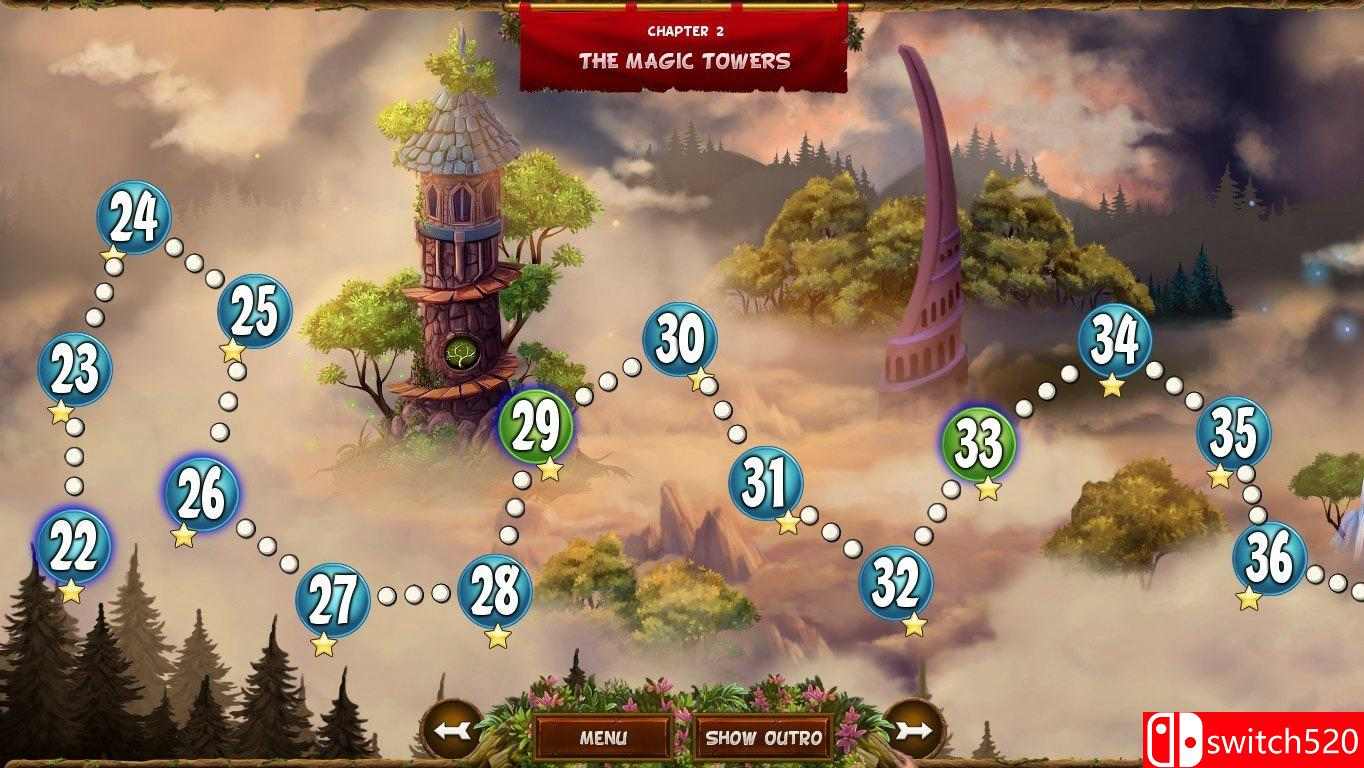Click the left arrow to previous chapter
Viewport: 1364px width, 768px height.
[x=449, y=731]
